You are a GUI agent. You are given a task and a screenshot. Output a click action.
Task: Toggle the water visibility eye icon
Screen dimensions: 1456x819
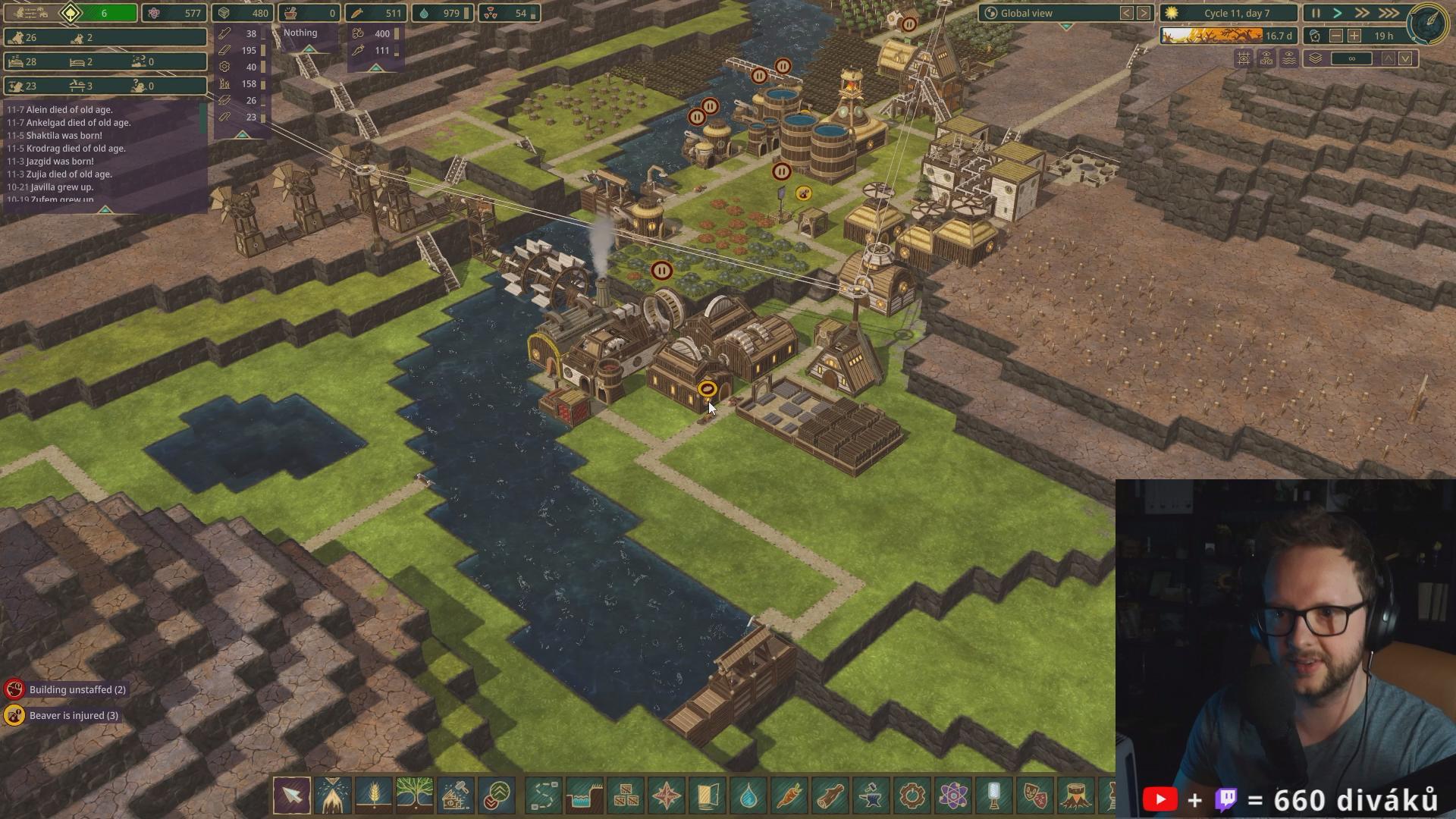[x=1289, y=58]
